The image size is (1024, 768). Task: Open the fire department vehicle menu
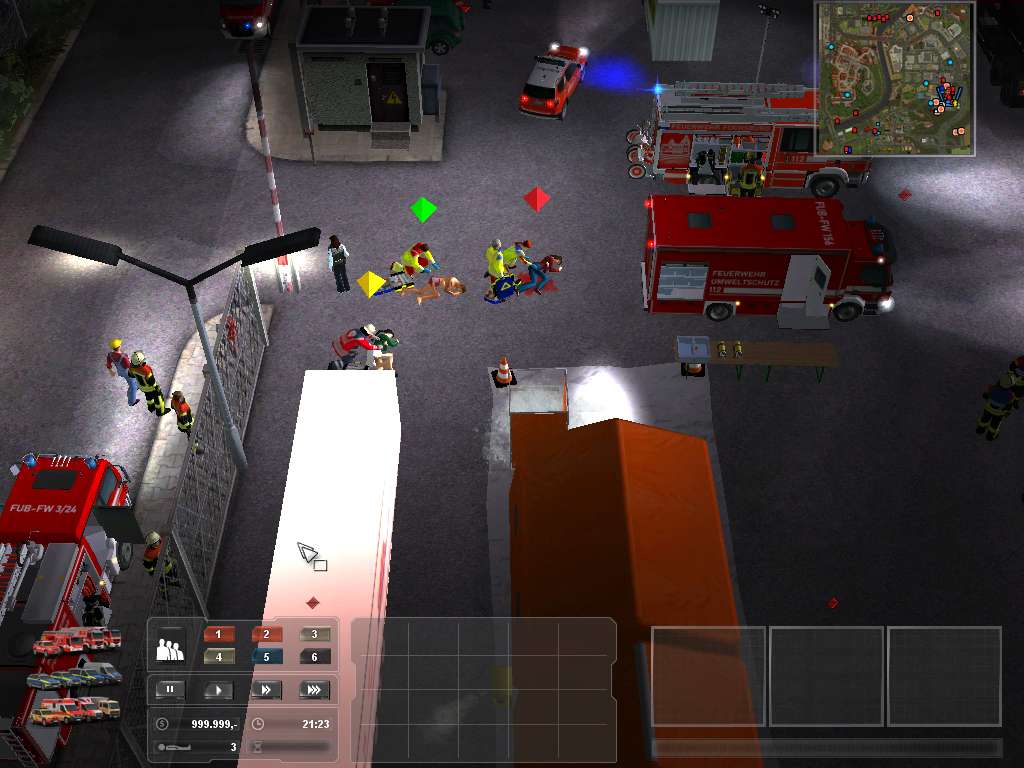(77, 641)
